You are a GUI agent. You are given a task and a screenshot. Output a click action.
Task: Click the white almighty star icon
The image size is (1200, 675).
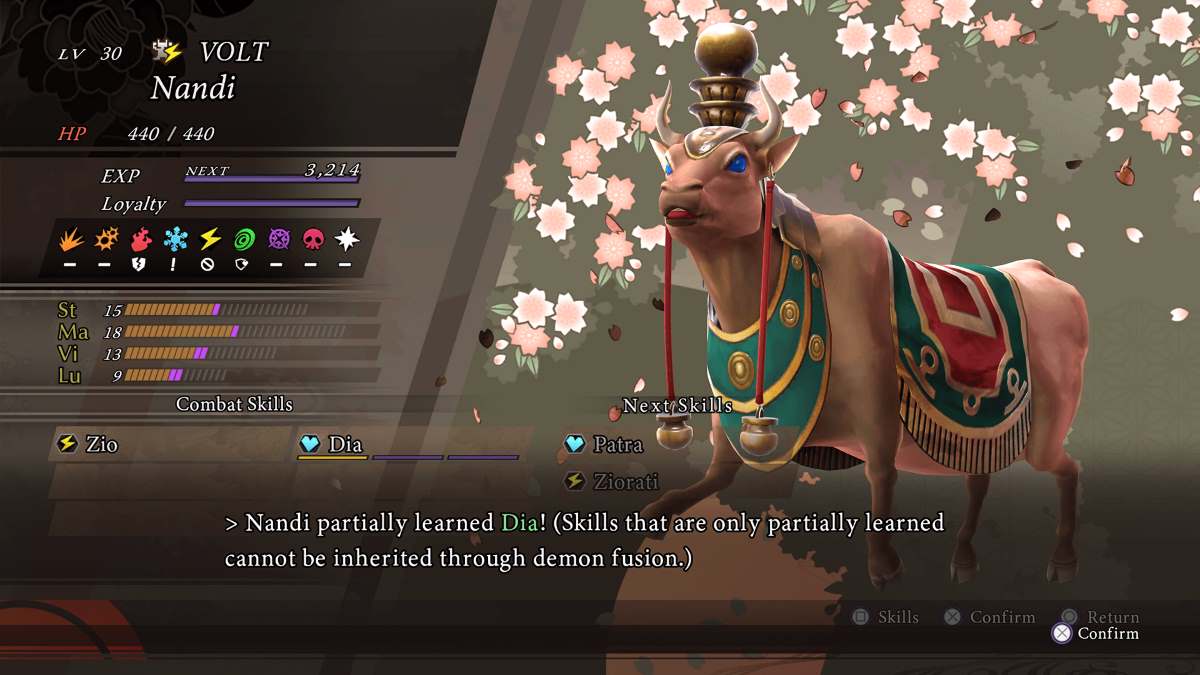(x=346, y=240)
